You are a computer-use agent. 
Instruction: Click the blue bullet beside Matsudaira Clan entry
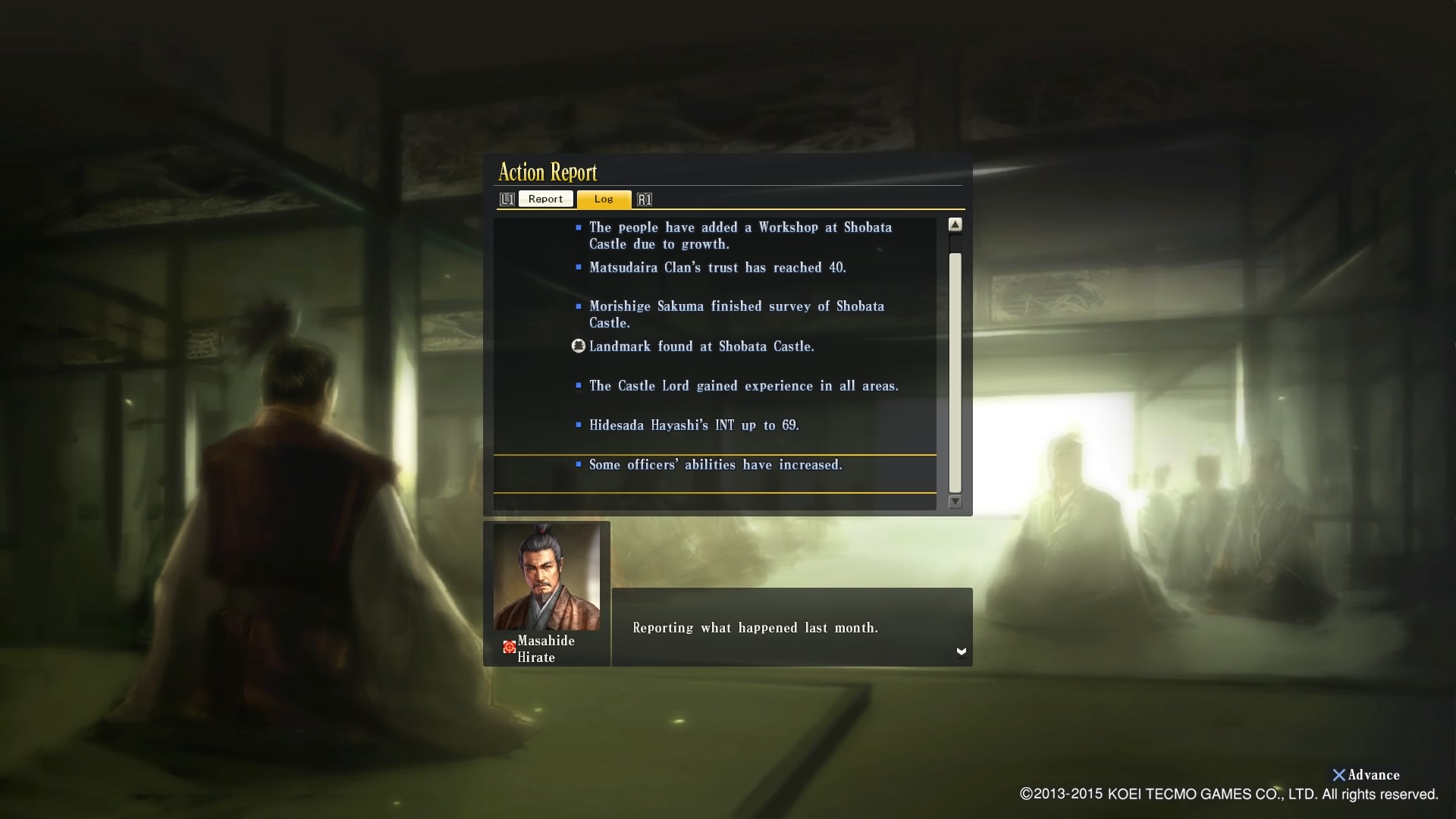[x=579, y=266]
